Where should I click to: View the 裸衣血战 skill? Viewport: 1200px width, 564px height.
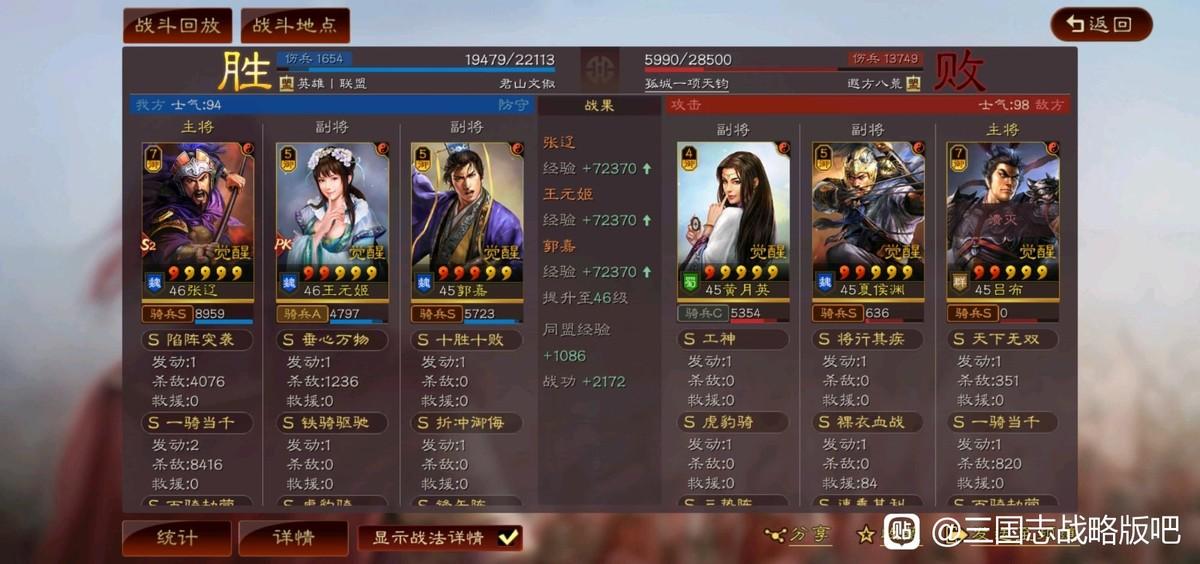[868, 423]
